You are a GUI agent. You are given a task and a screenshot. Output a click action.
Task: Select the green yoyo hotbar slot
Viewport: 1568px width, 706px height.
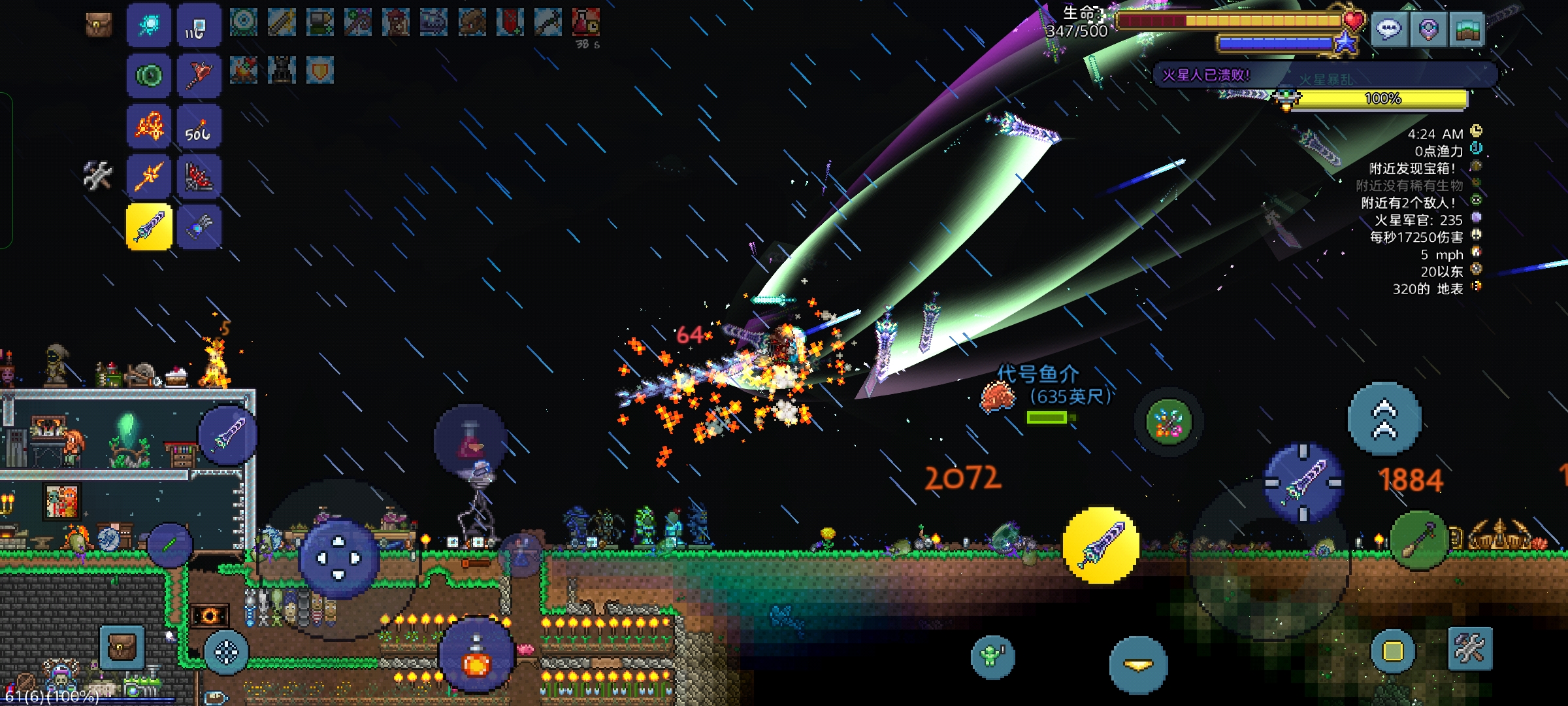click(x=149, y=76)
